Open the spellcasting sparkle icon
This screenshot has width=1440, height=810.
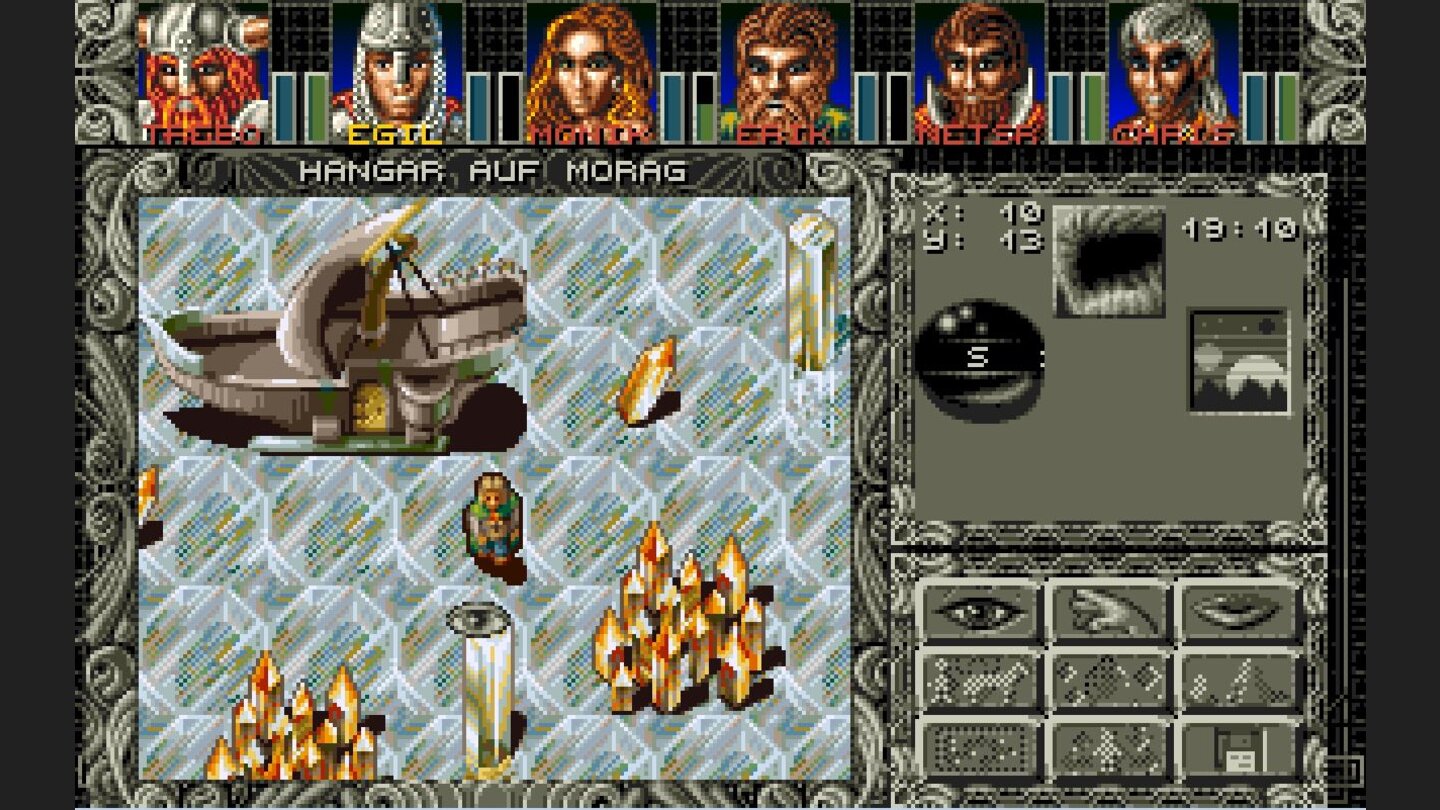click(1110, 680)
